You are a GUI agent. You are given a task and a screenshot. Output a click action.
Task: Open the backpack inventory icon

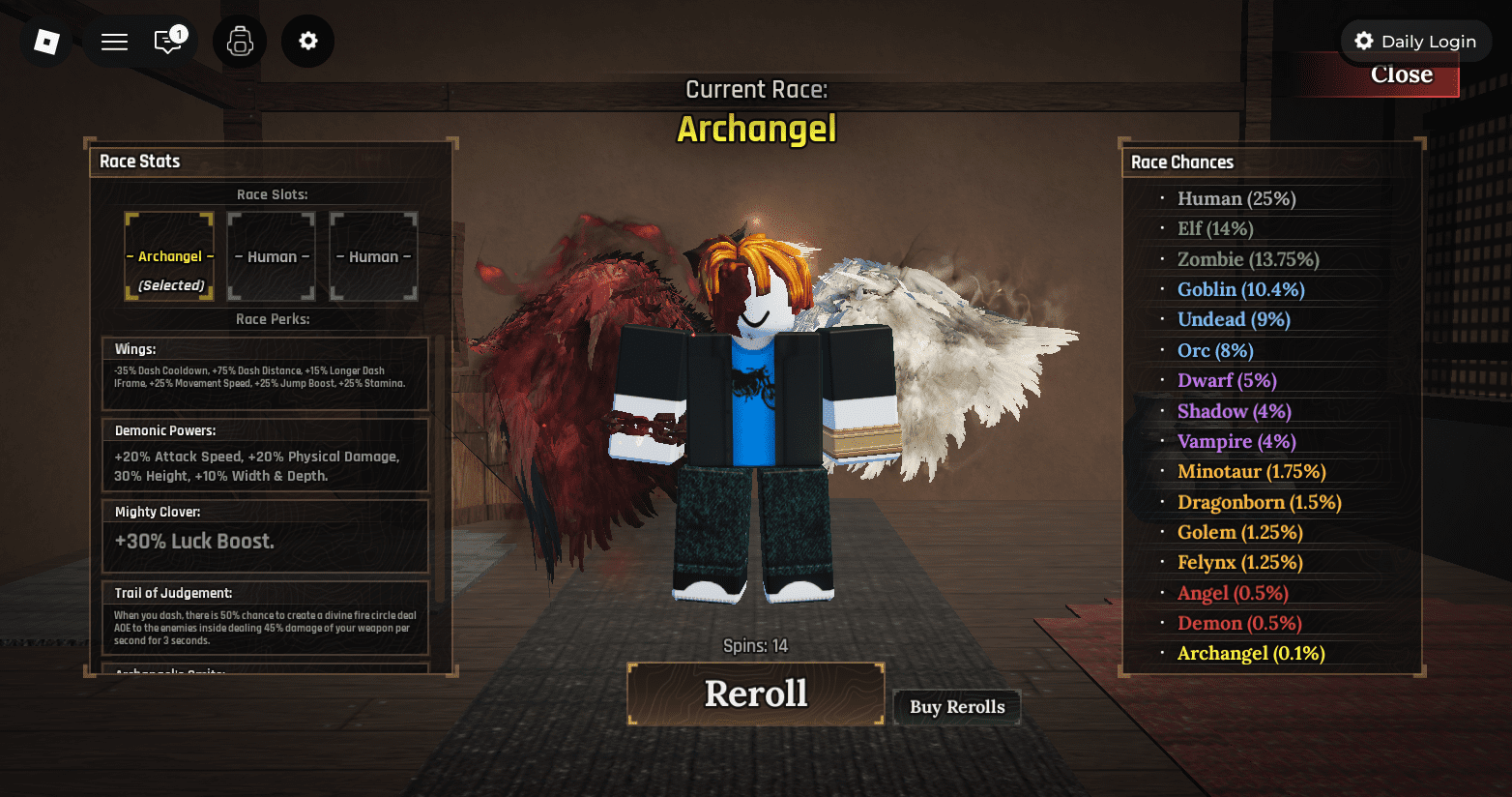240,41
